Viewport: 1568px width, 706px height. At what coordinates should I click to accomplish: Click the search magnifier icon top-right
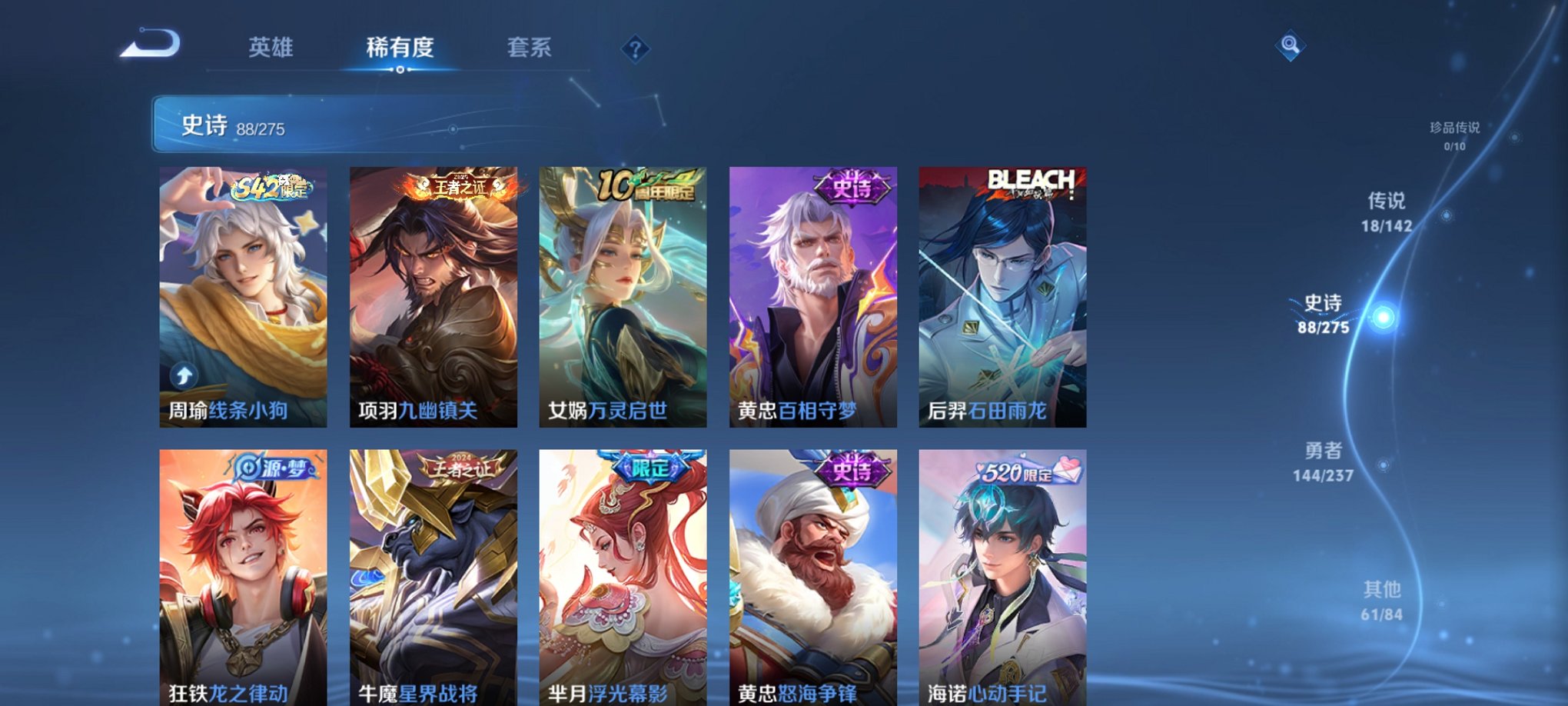1291,45
